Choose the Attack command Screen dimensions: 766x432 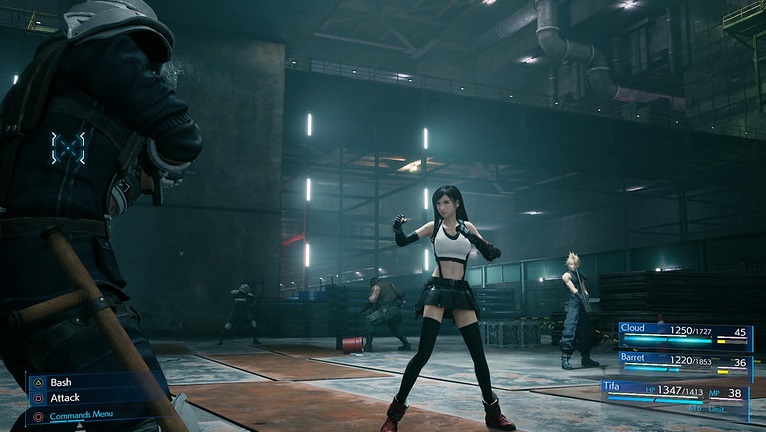(64, 398)
